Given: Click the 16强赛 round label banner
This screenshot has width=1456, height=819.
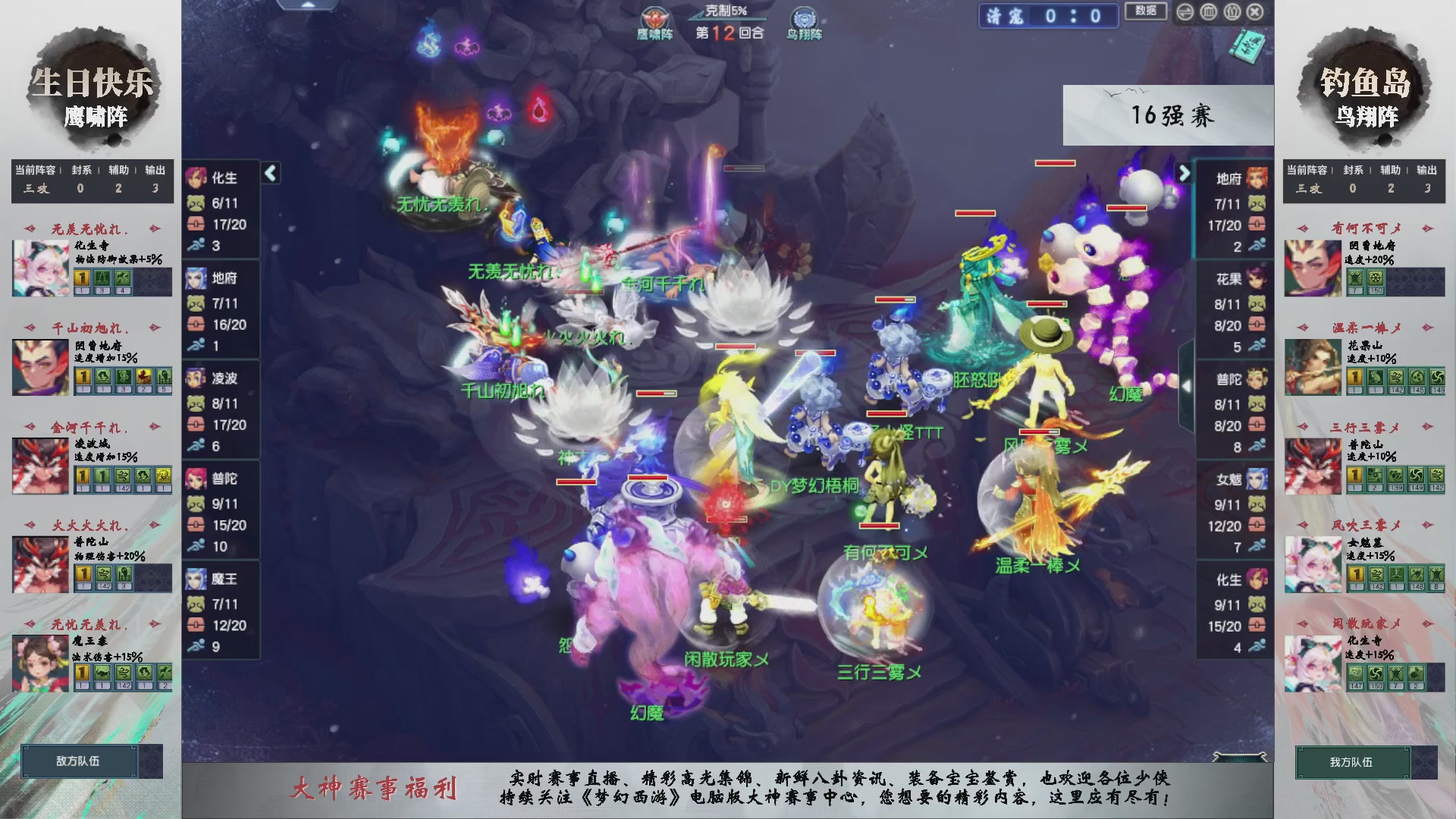Looking at the screenshot, I should pyautogui.click(x=1172, y=115).
